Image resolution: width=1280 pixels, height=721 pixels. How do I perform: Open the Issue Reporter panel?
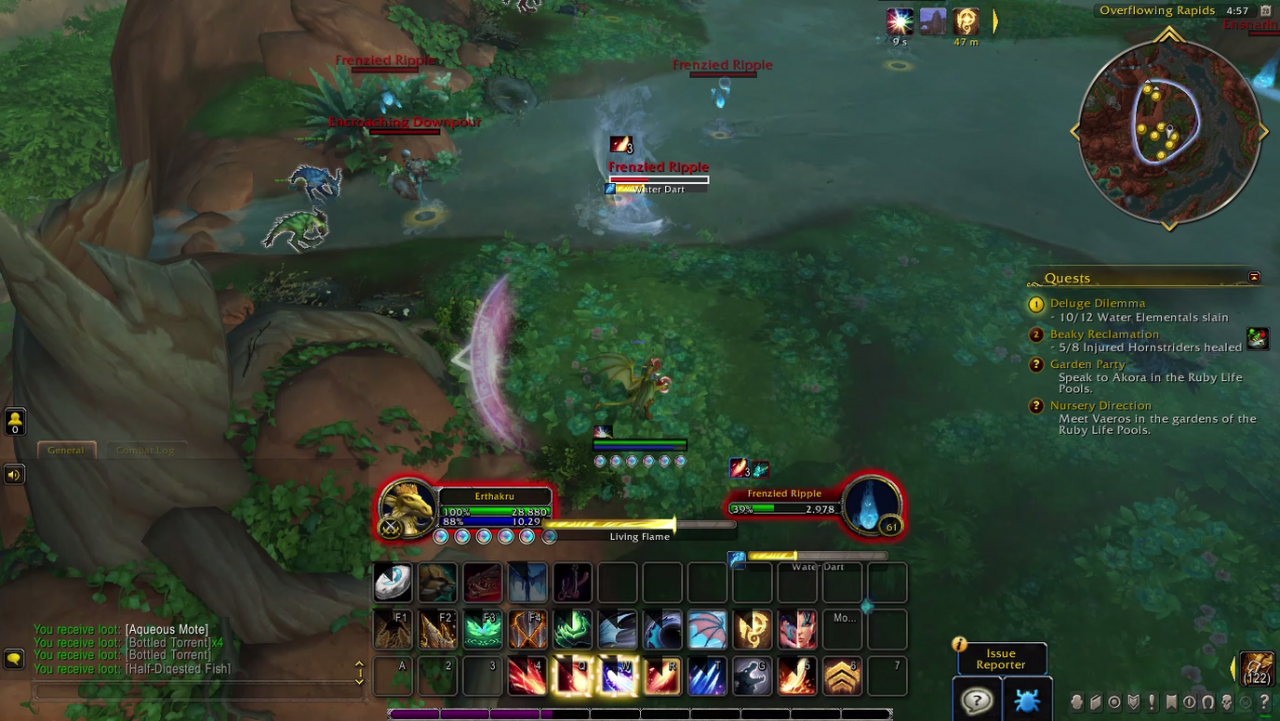coord(1001,659)
